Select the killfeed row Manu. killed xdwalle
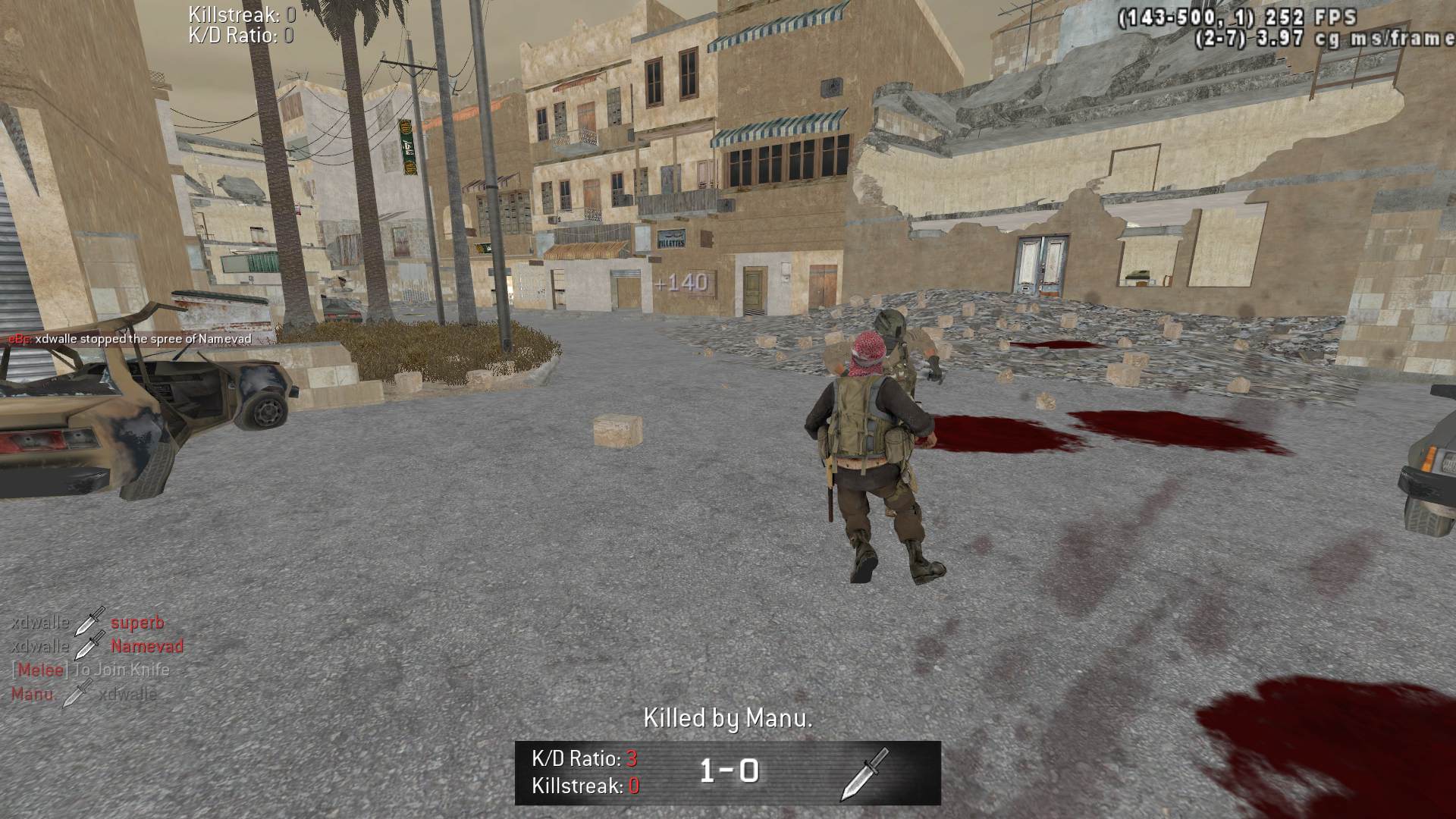This screenshot has height=819, width=1456. [84, 694]
